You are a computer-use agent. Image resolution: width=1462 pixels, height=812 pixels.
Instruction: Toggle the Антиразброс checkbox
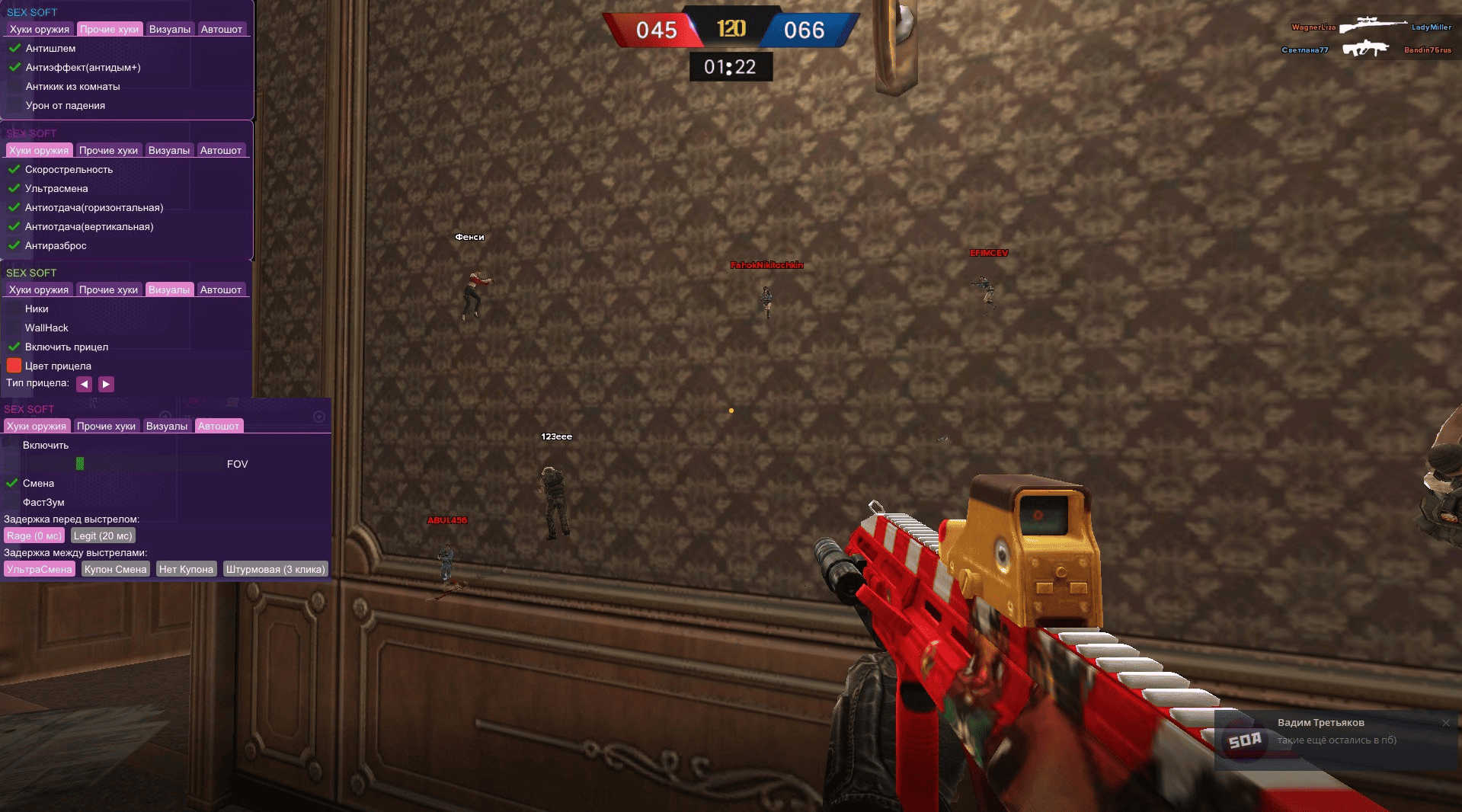point(14,245)
